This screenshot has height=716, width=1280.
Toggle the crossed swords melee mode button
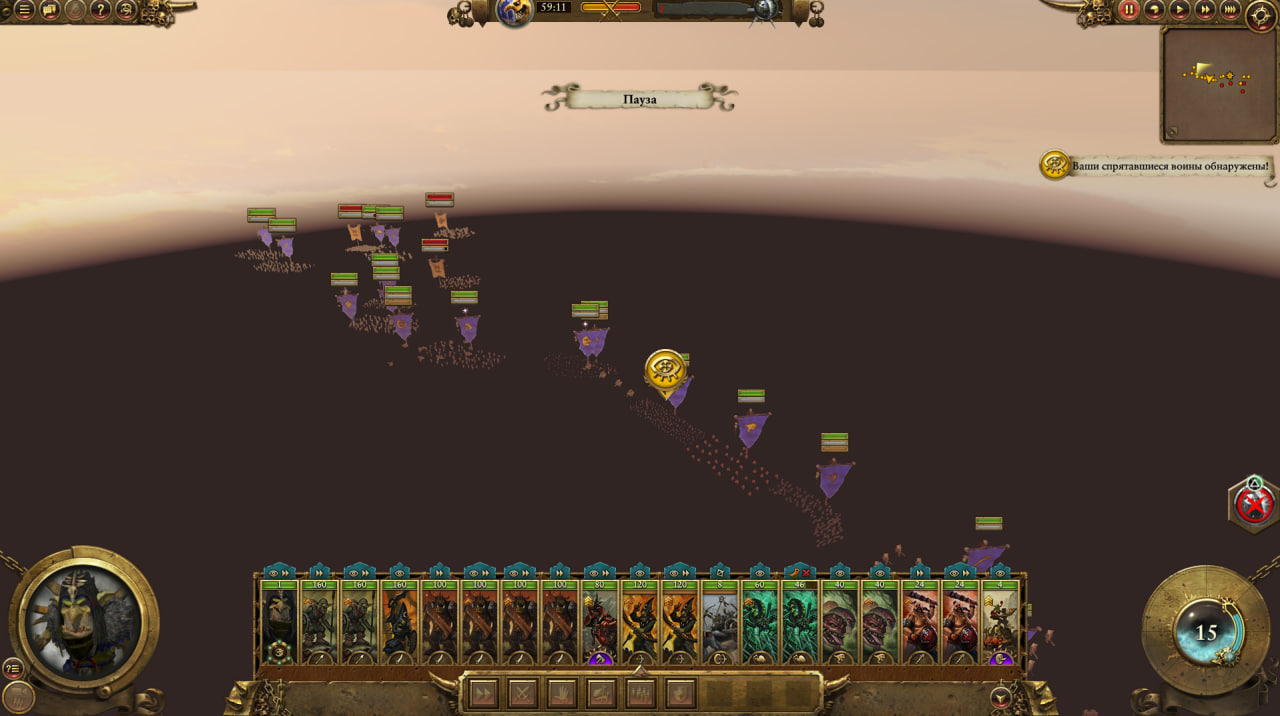[x=523, y=693]
